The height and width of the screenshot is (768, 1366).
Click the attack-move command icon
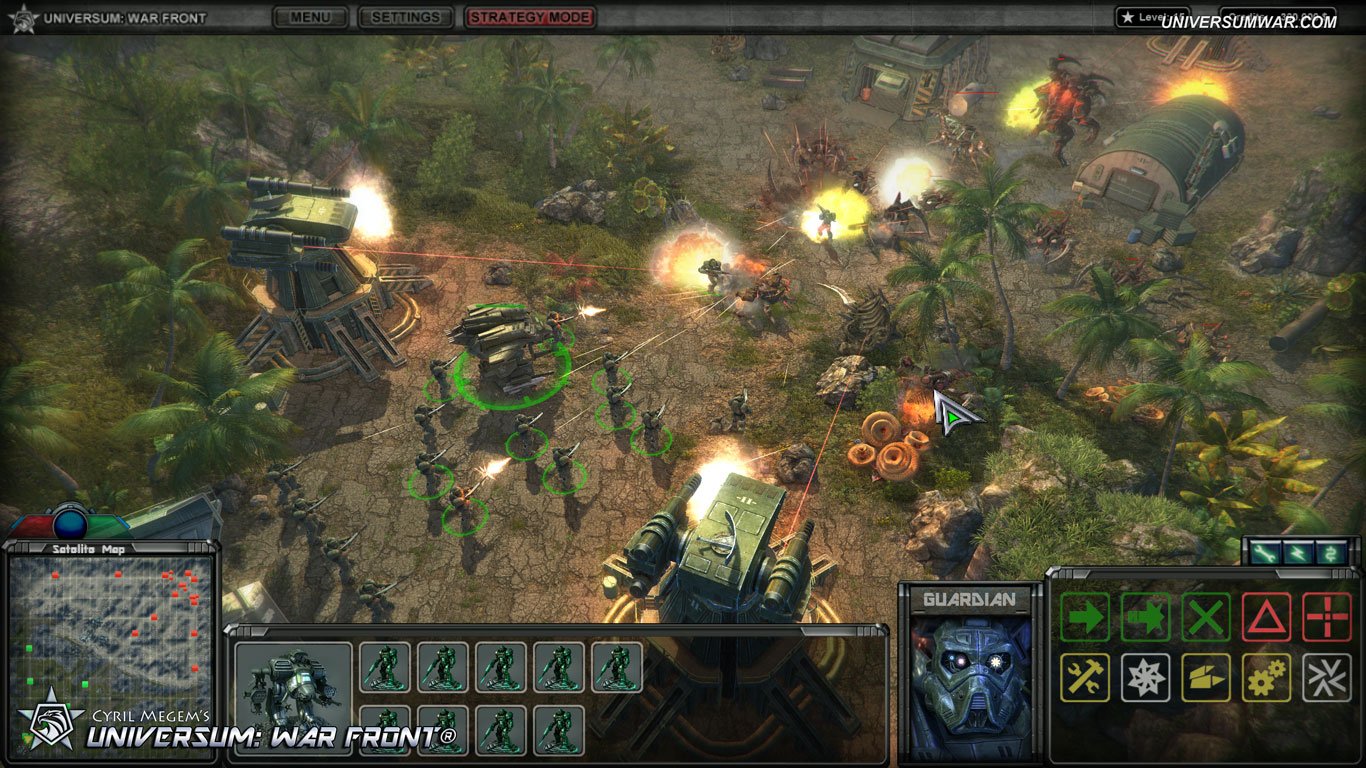click(1145, 617)
